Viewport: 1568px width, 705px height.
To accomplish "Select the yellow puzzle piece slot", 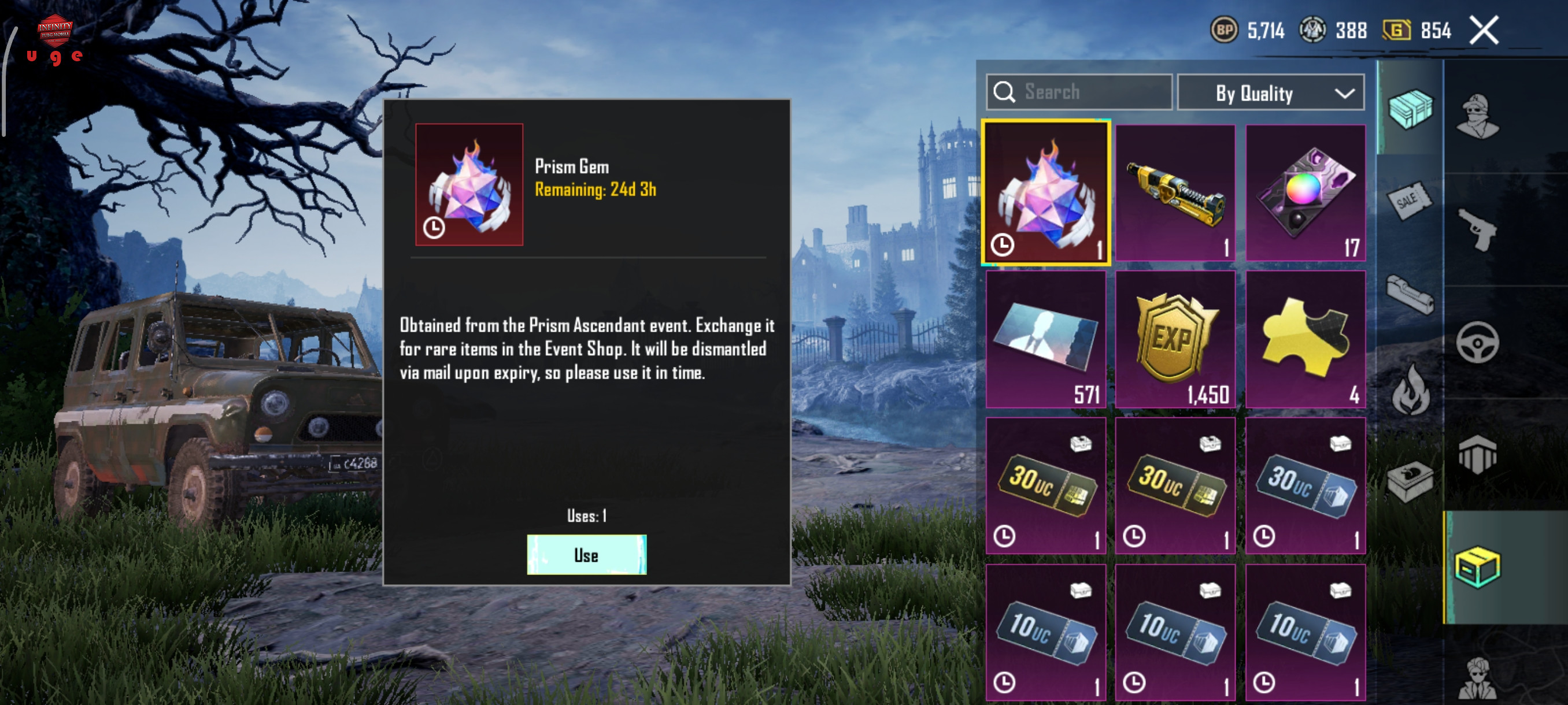I will [1305, 339].
